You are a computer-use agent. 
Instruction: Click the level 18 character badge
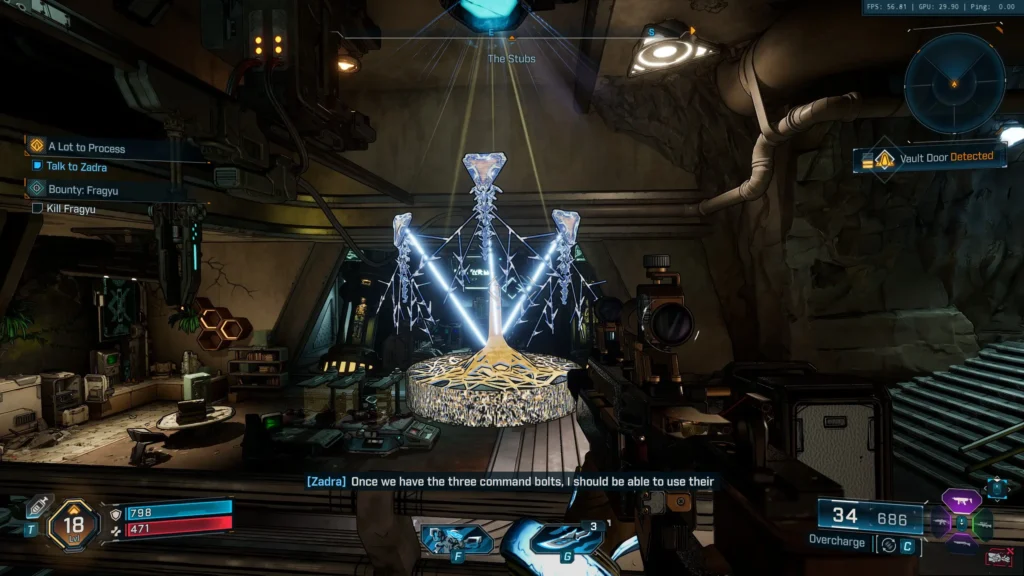(74, 524)
